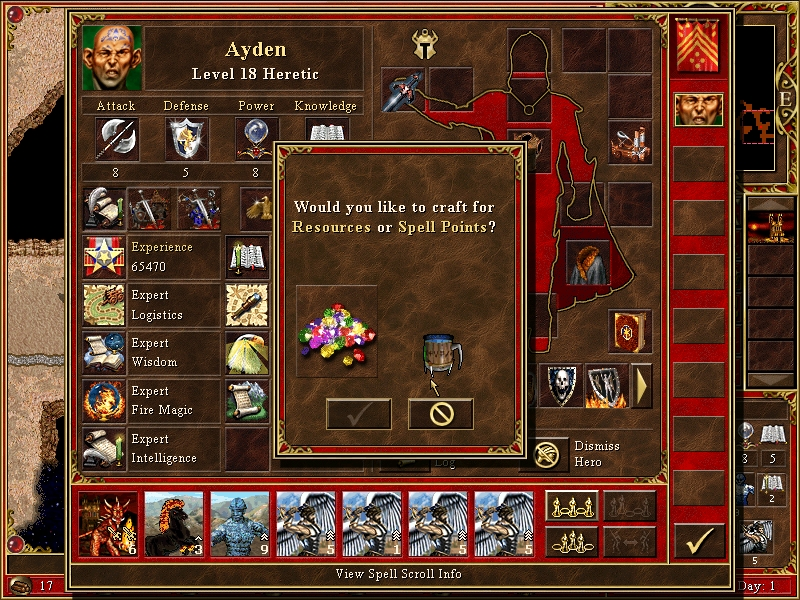Select the Devil army stack

(108, 524)
